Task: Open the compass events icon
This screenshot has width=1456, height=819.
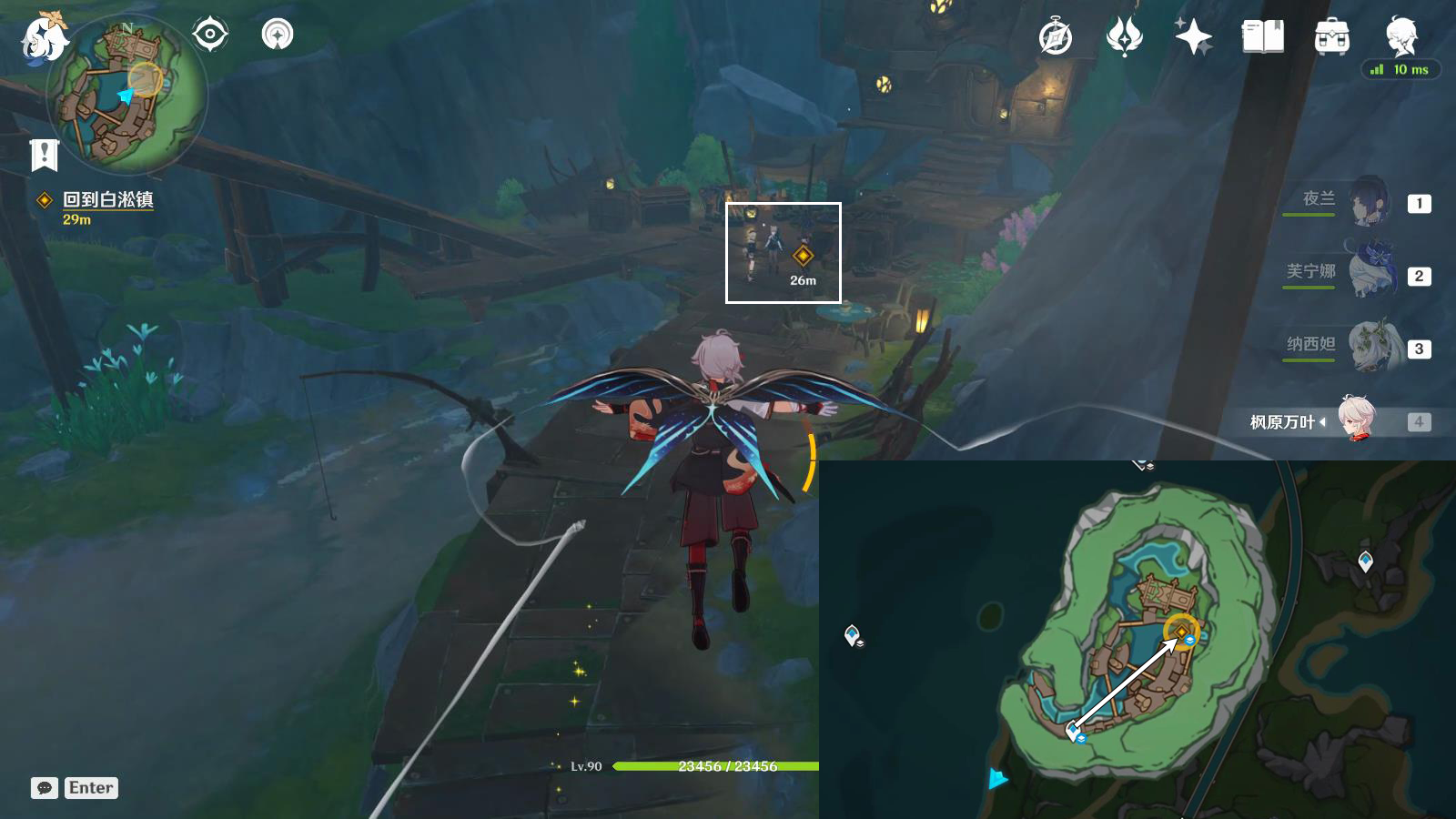Action: coord(1056,37)
